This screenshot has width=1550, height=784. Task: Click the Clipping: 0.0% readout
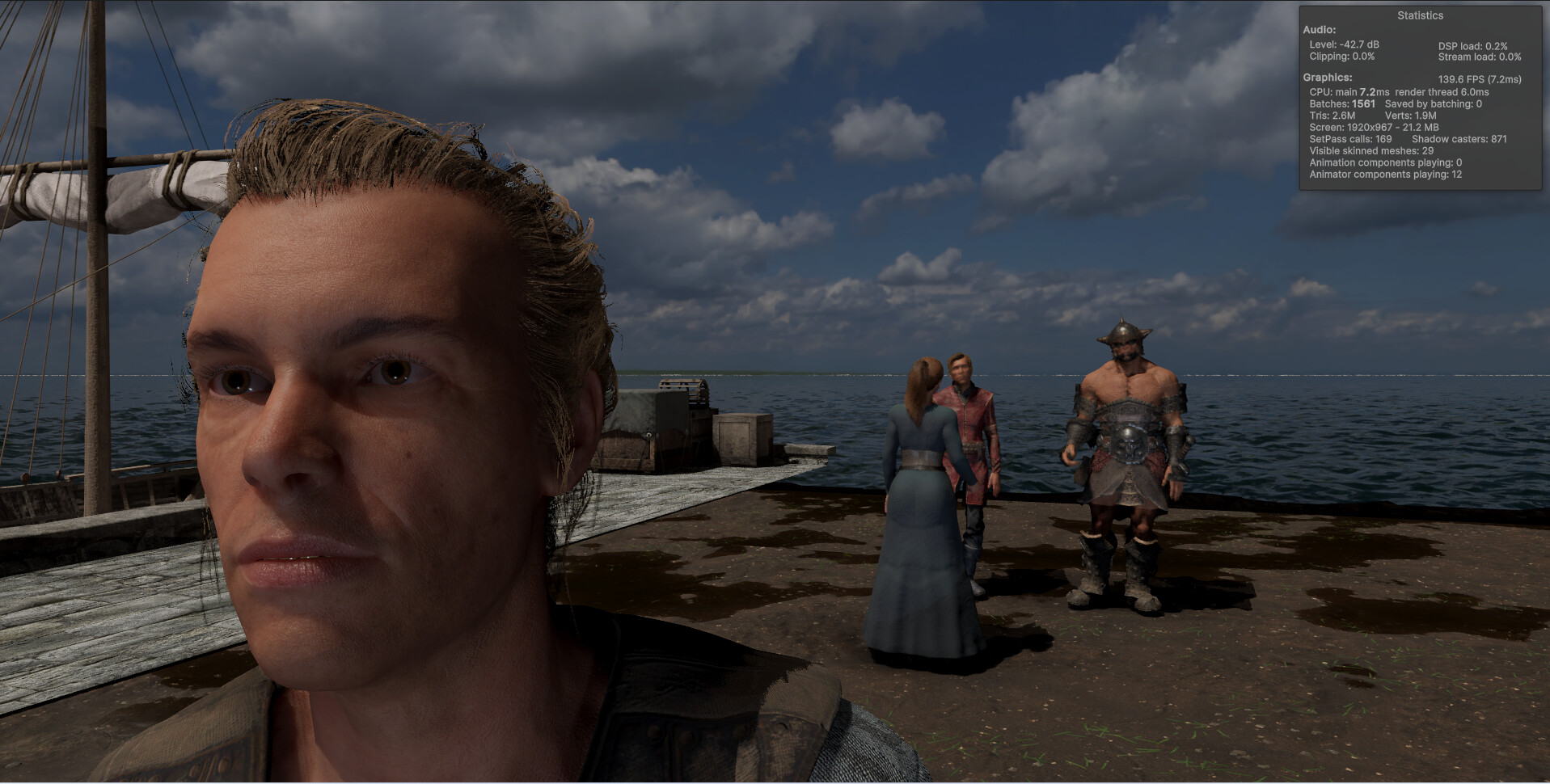click(x=1343, y=57)
